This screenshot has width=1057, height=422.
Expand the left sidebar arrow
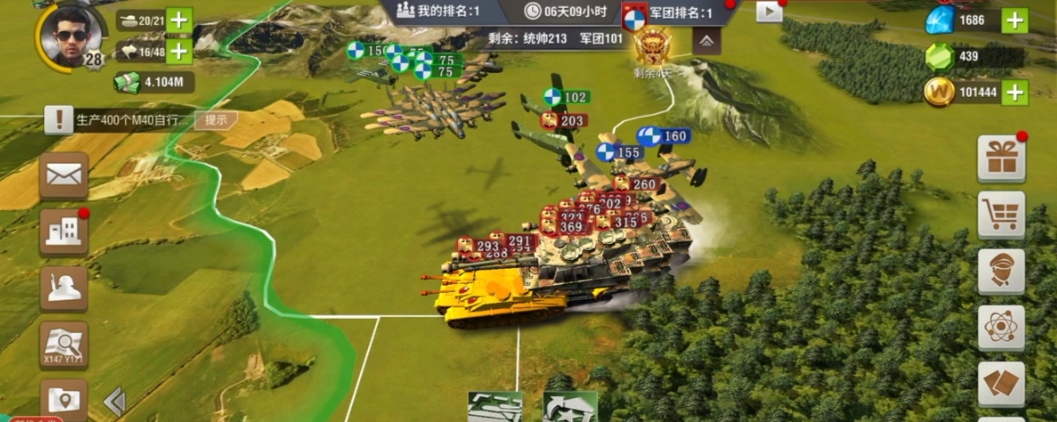[115, 401]
